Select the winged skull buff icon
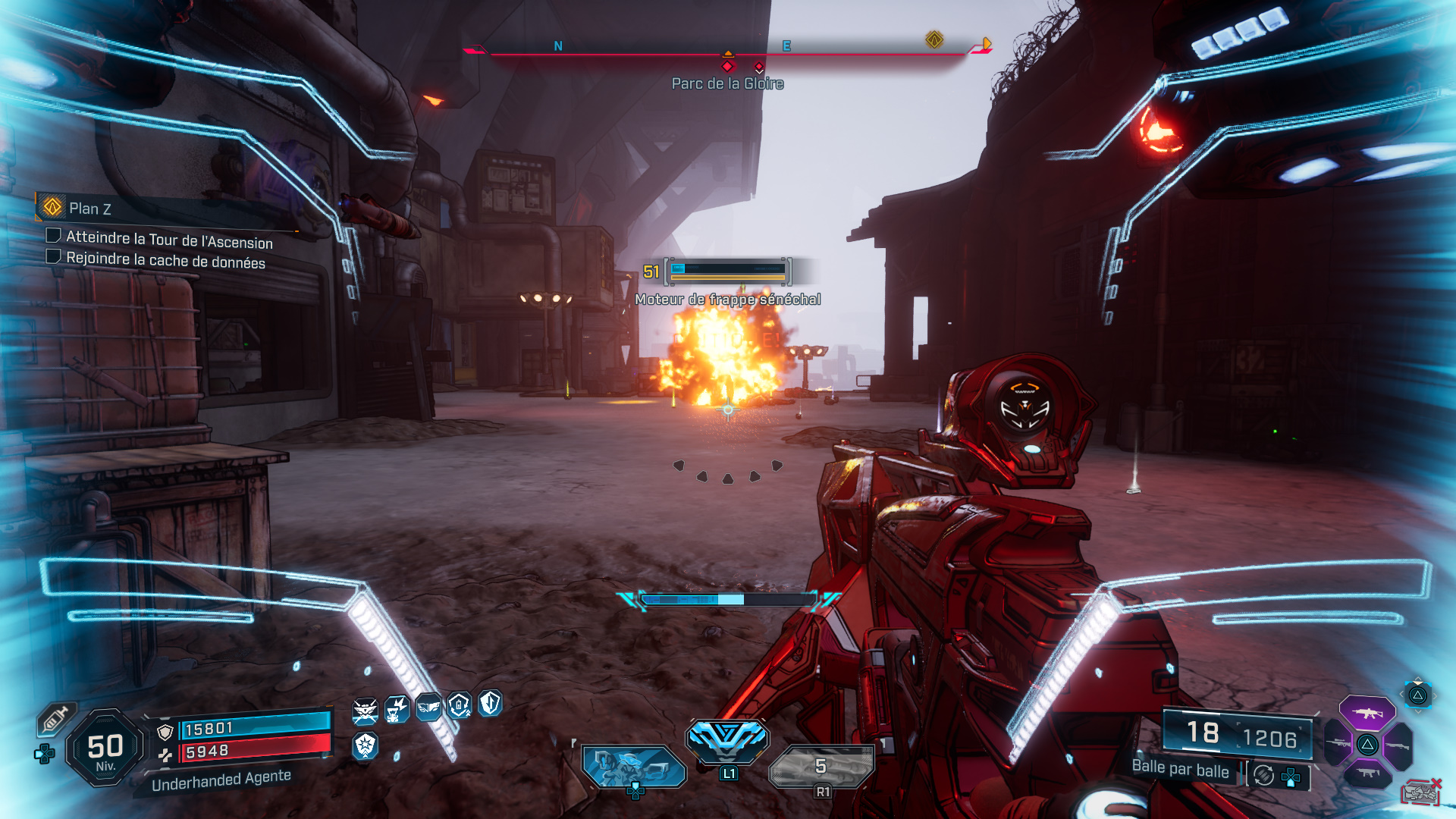The image size is (1456, 819). pyautogui.click(x=365, y=711)
